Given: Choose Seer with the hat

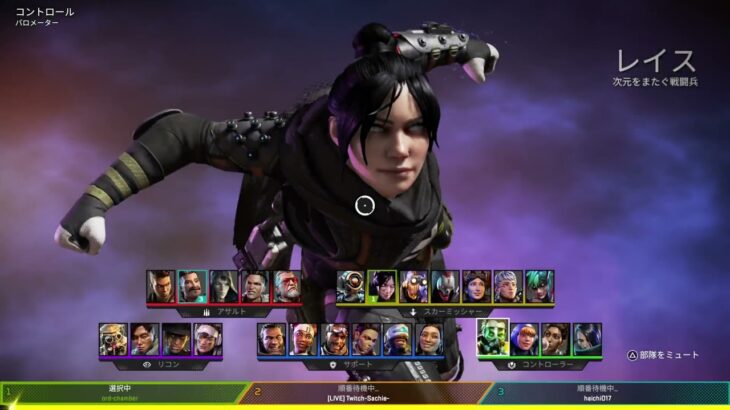Looking at the screenshot, I should pyautogui.click(x=176, y=339).
